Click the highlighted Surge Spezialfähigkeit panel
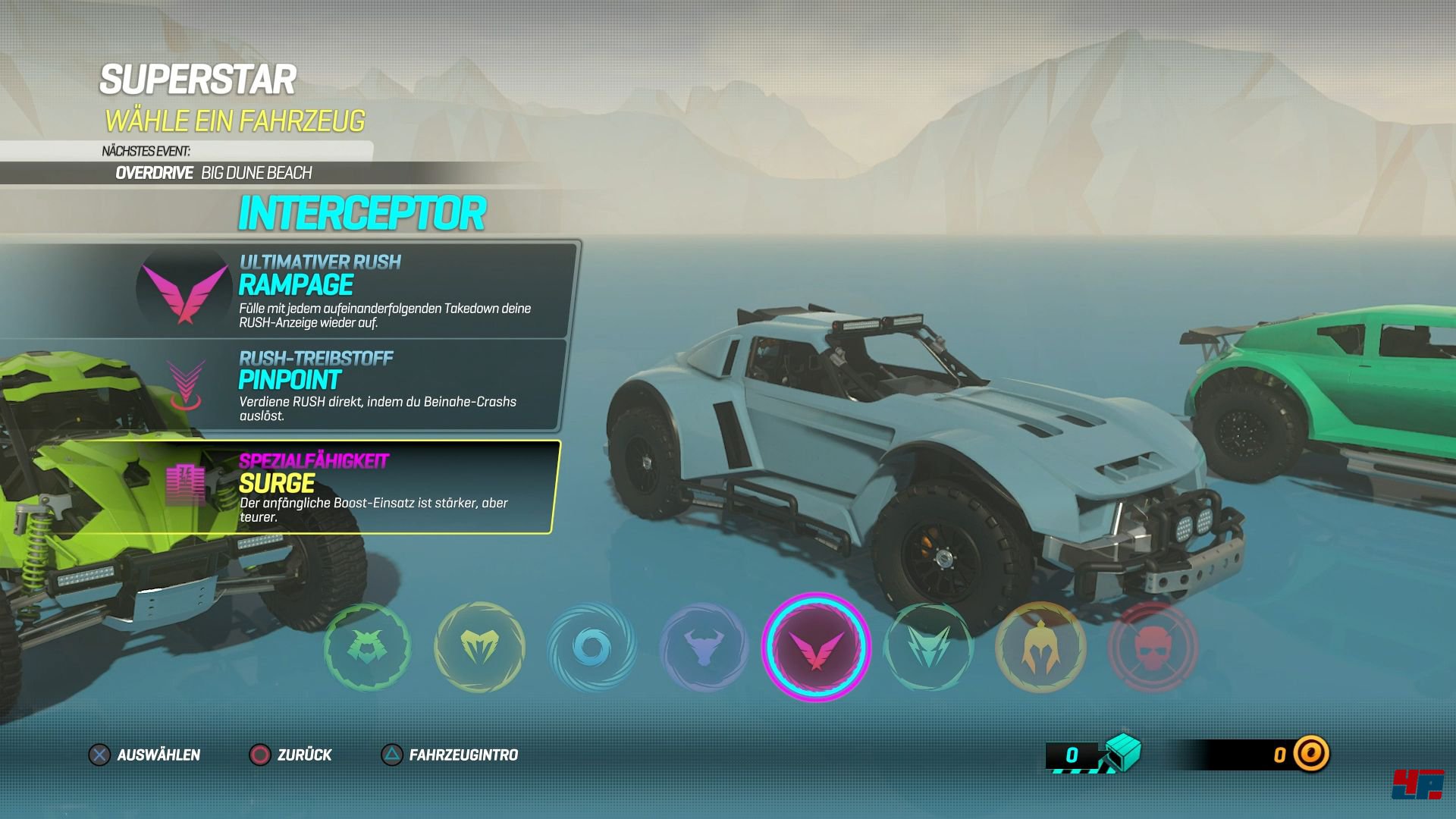 356,488
